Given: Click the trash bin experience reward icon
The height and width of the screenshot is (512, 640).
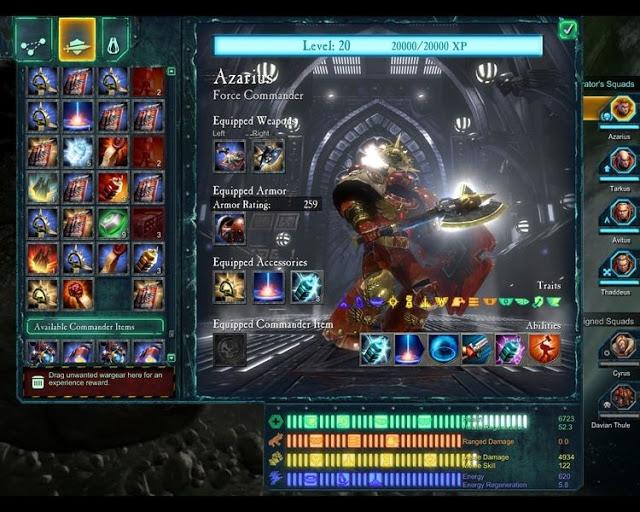Looking at the screenshot, I should coord(37,381).
